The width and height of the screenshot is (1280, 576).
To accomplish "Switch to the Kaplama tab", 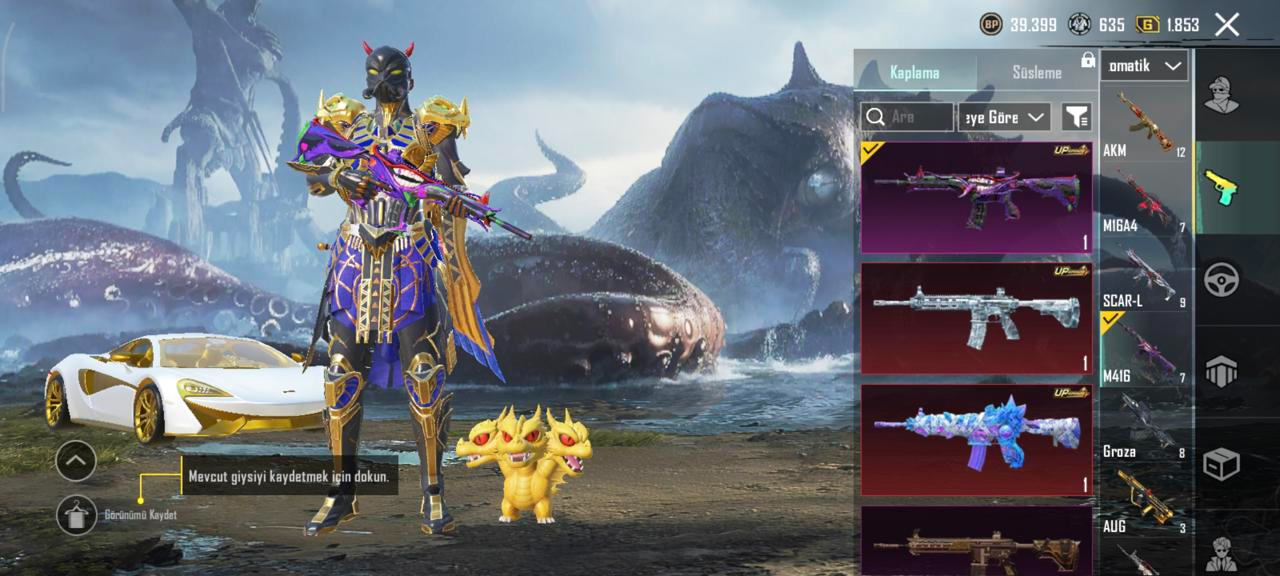I will (x=915, y=72).
